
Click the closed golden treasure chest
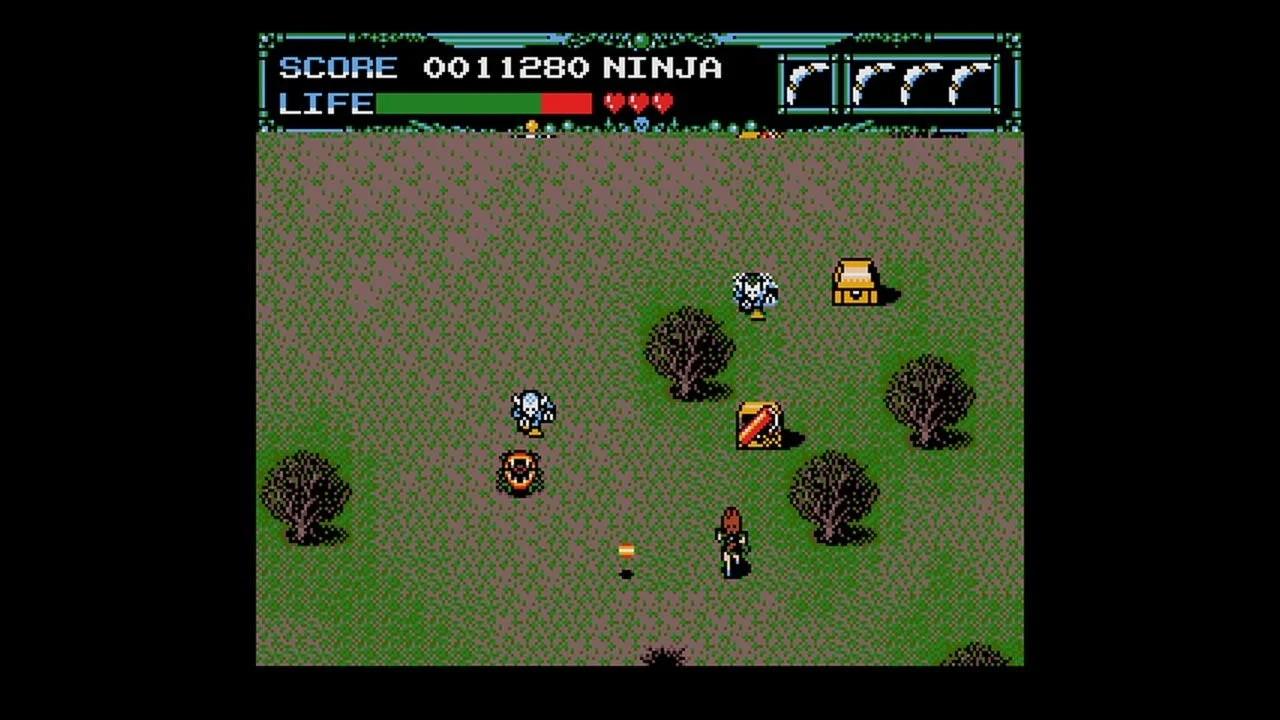pos(855,283)
